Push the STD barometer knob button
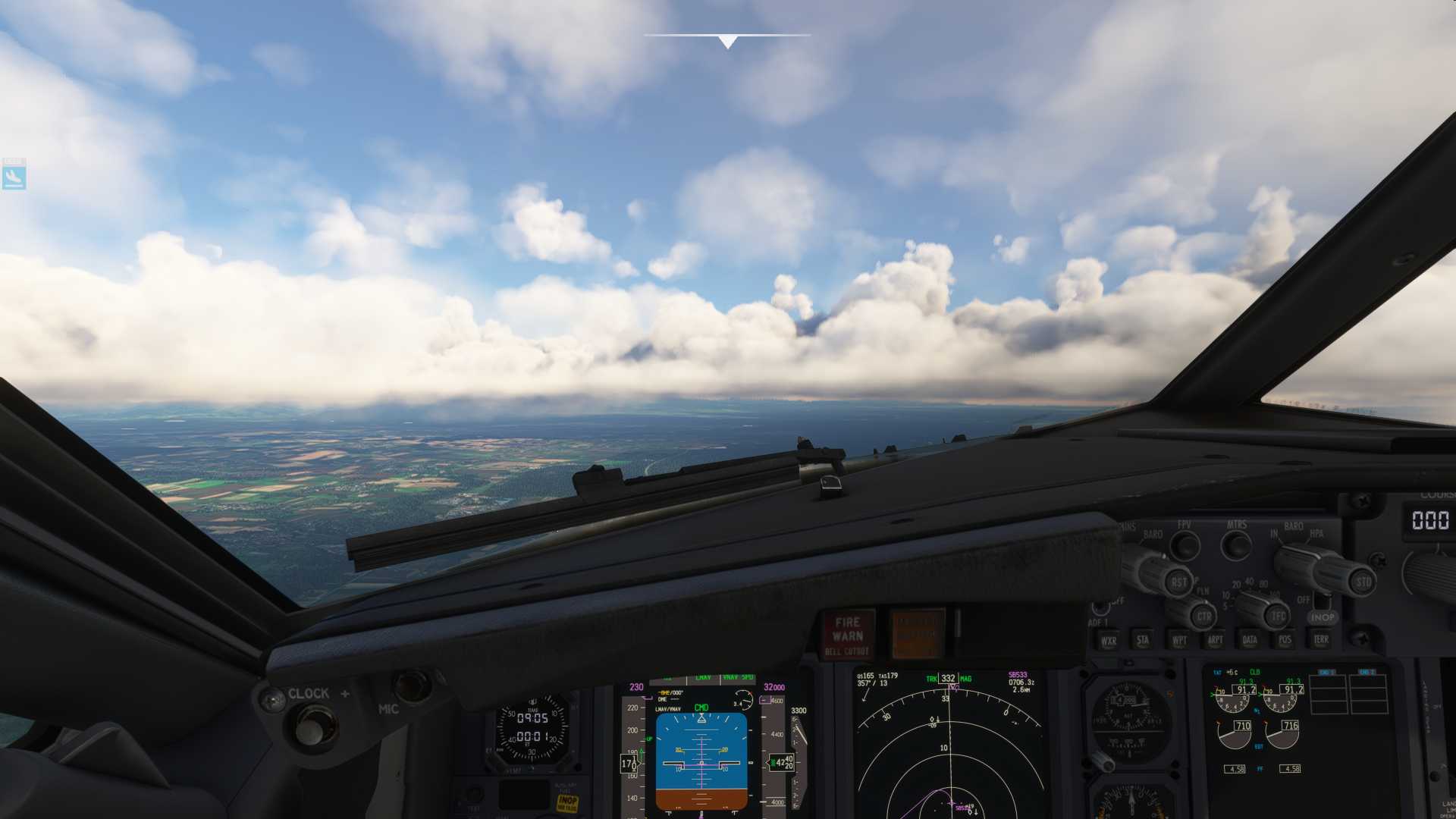The width and height of the screenshot is (1456, 819). click(x=1363, y=582)
